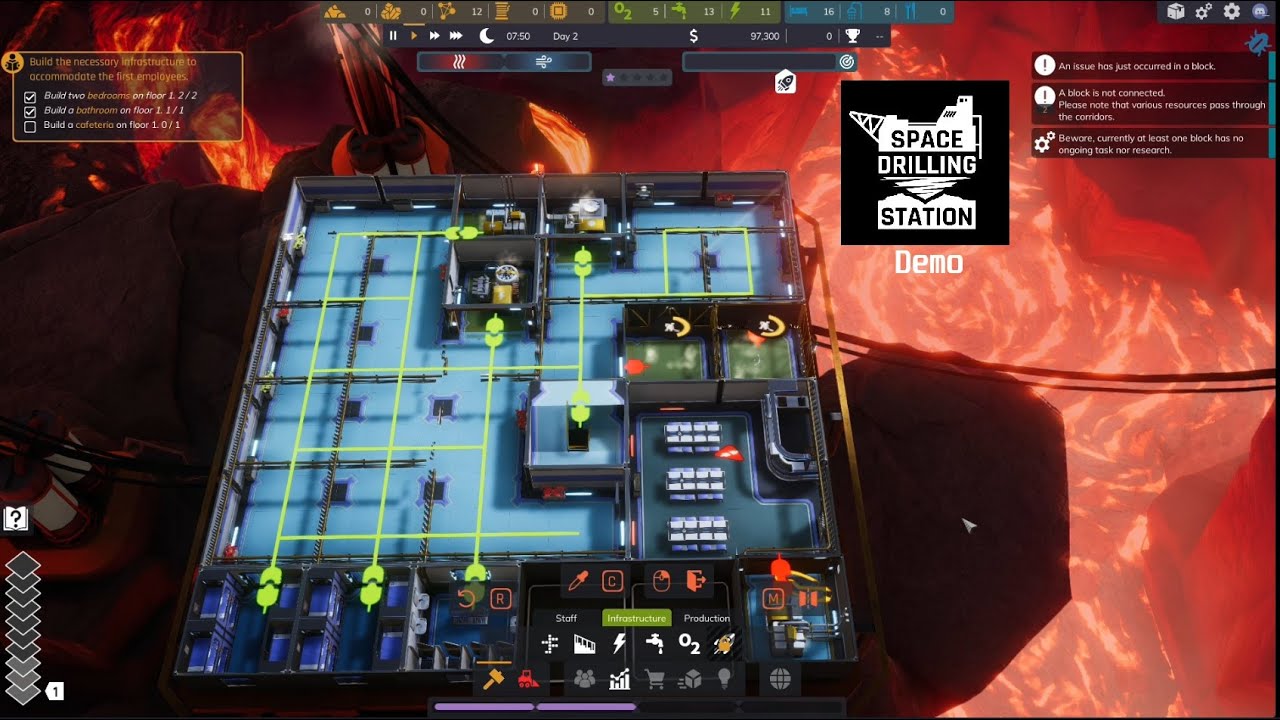The width and height of the screenshot is (1280, 720).
Task: Switch to the Production tab
Action: coord(707,618)
